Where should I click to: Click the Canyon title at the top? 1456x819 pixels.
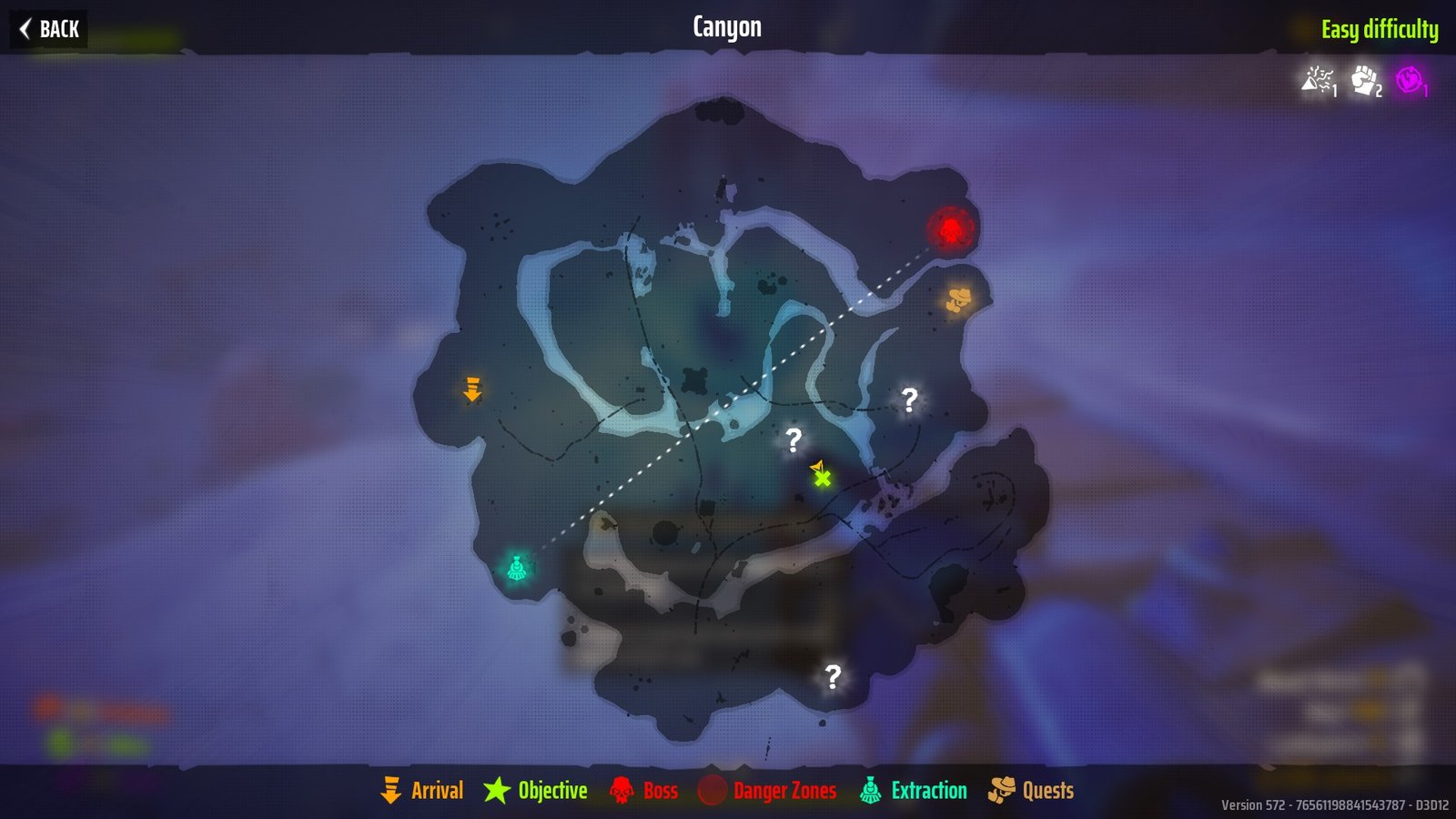(727, 26)
